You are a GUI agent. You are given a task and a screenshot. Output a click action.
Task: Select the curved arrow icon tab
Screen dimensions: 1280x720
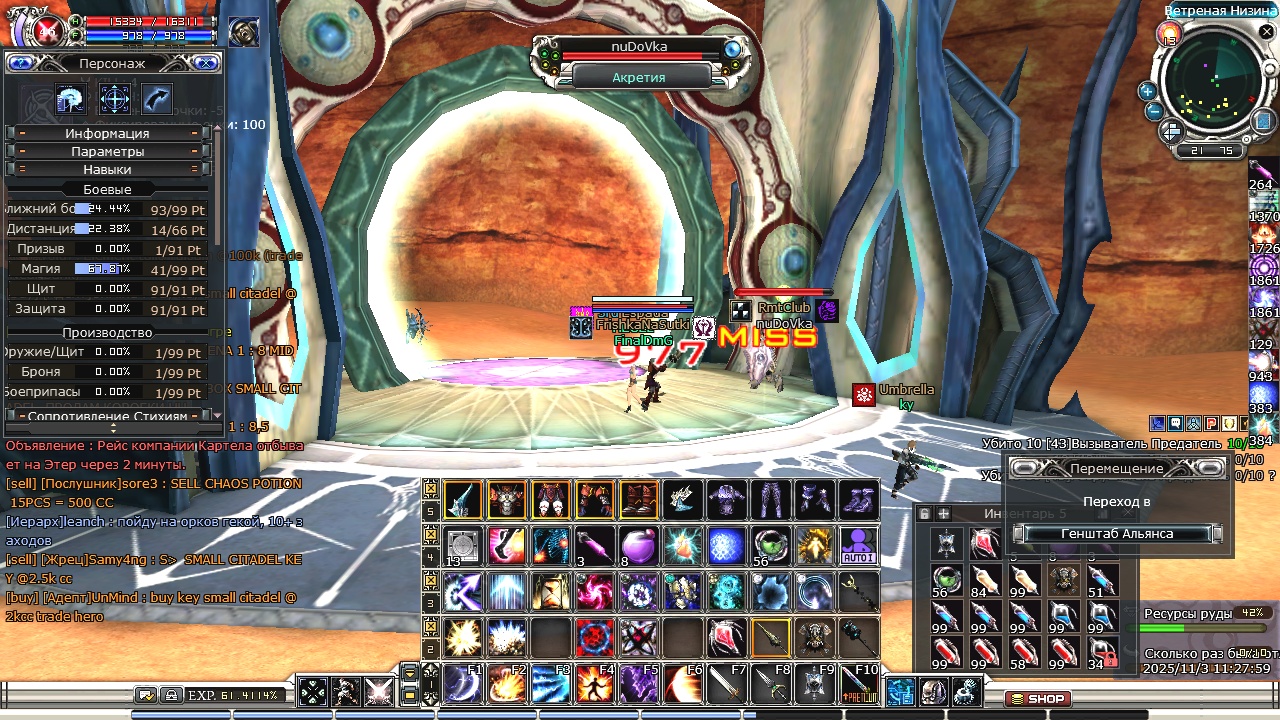pos(157,99)
